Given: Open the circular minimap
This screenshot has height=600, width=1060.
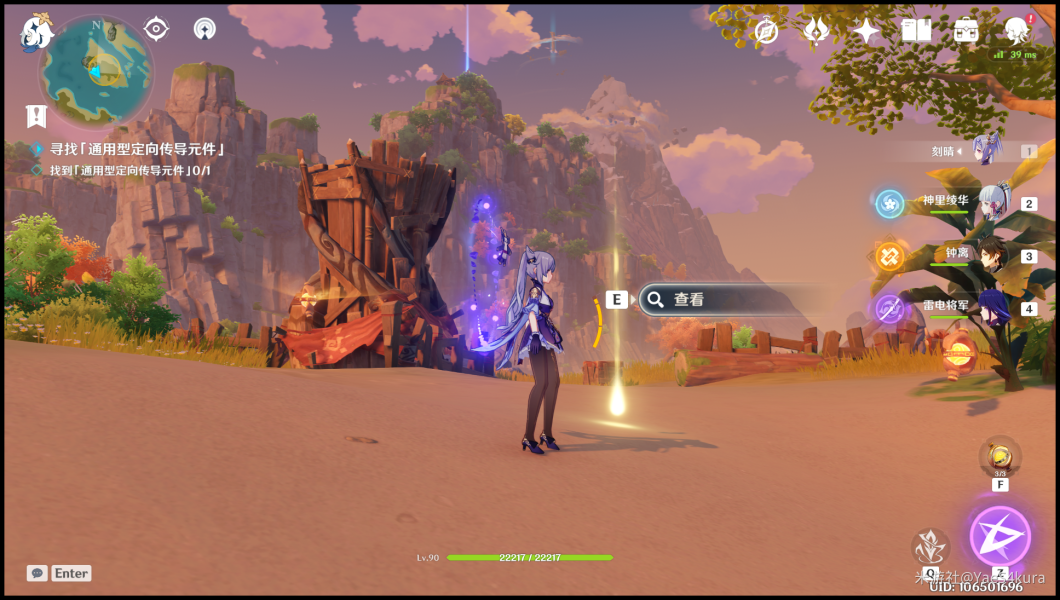Looking at the screenshot, I should point(96,72).
